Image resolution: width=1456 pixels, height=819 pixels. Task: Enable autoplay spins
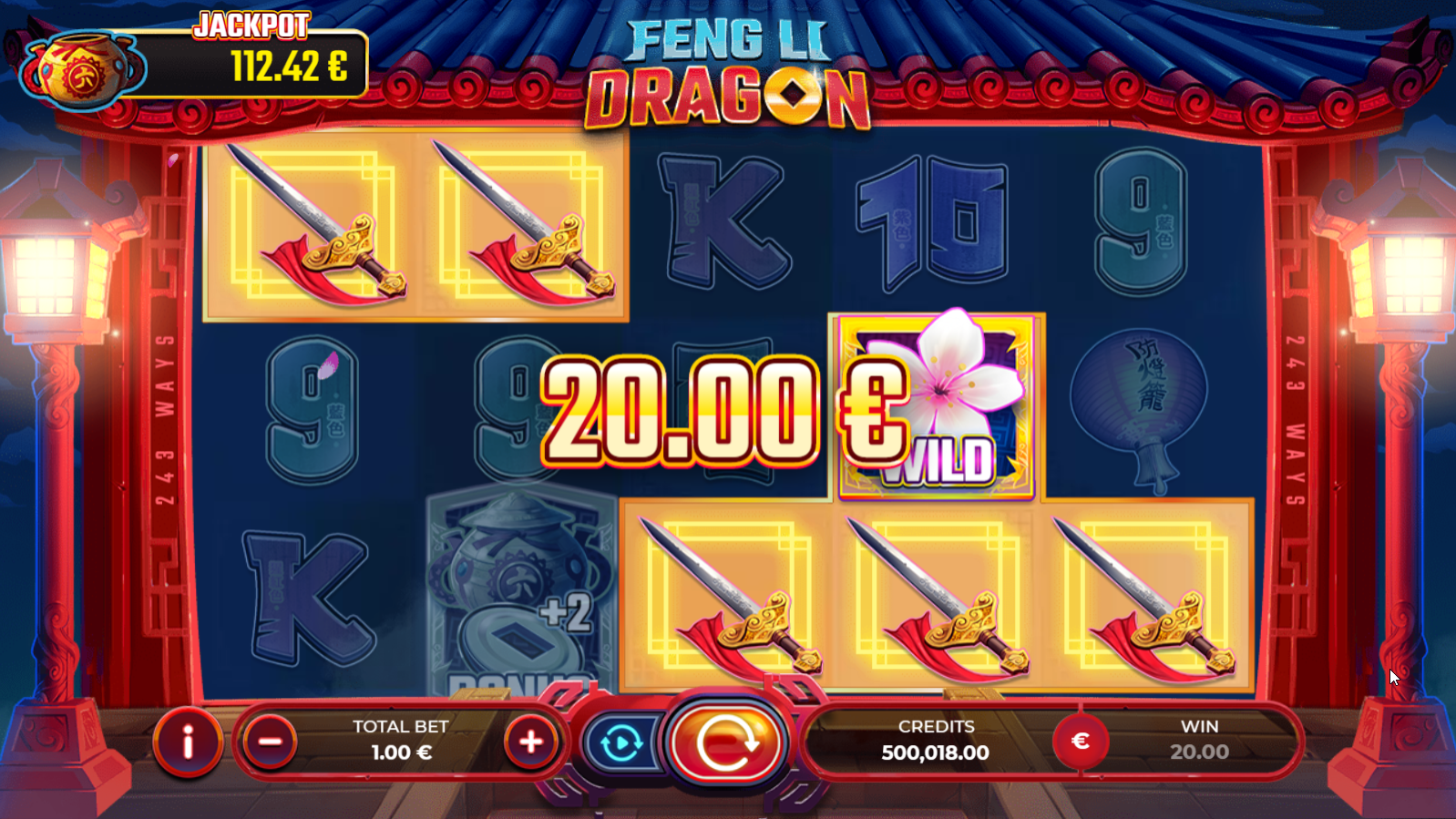point(621,743)
